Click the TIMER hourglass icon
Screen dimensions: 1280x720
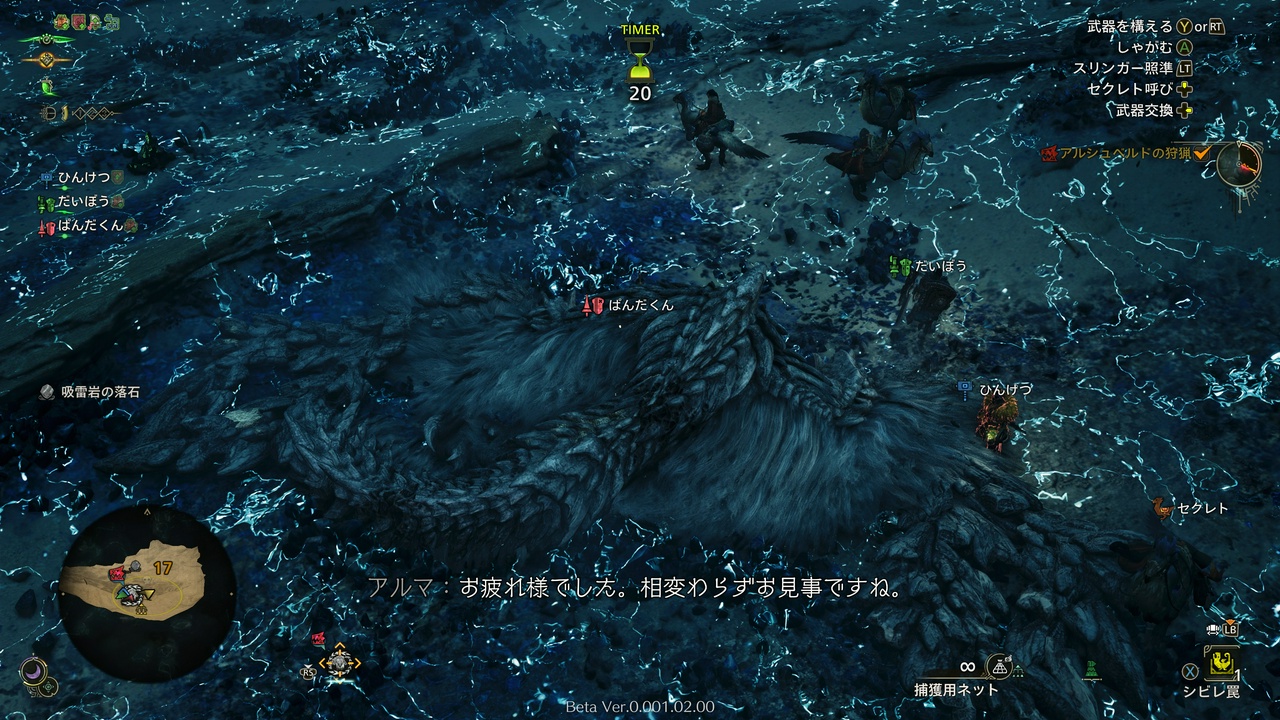coord(641,62)
